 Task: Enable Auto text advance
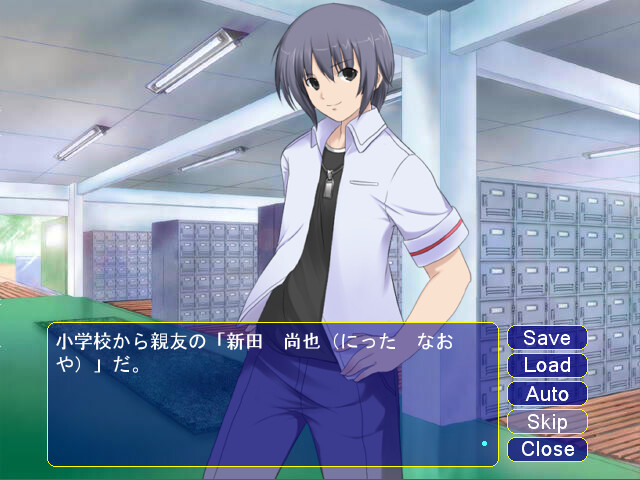click(x=547, y=394)
